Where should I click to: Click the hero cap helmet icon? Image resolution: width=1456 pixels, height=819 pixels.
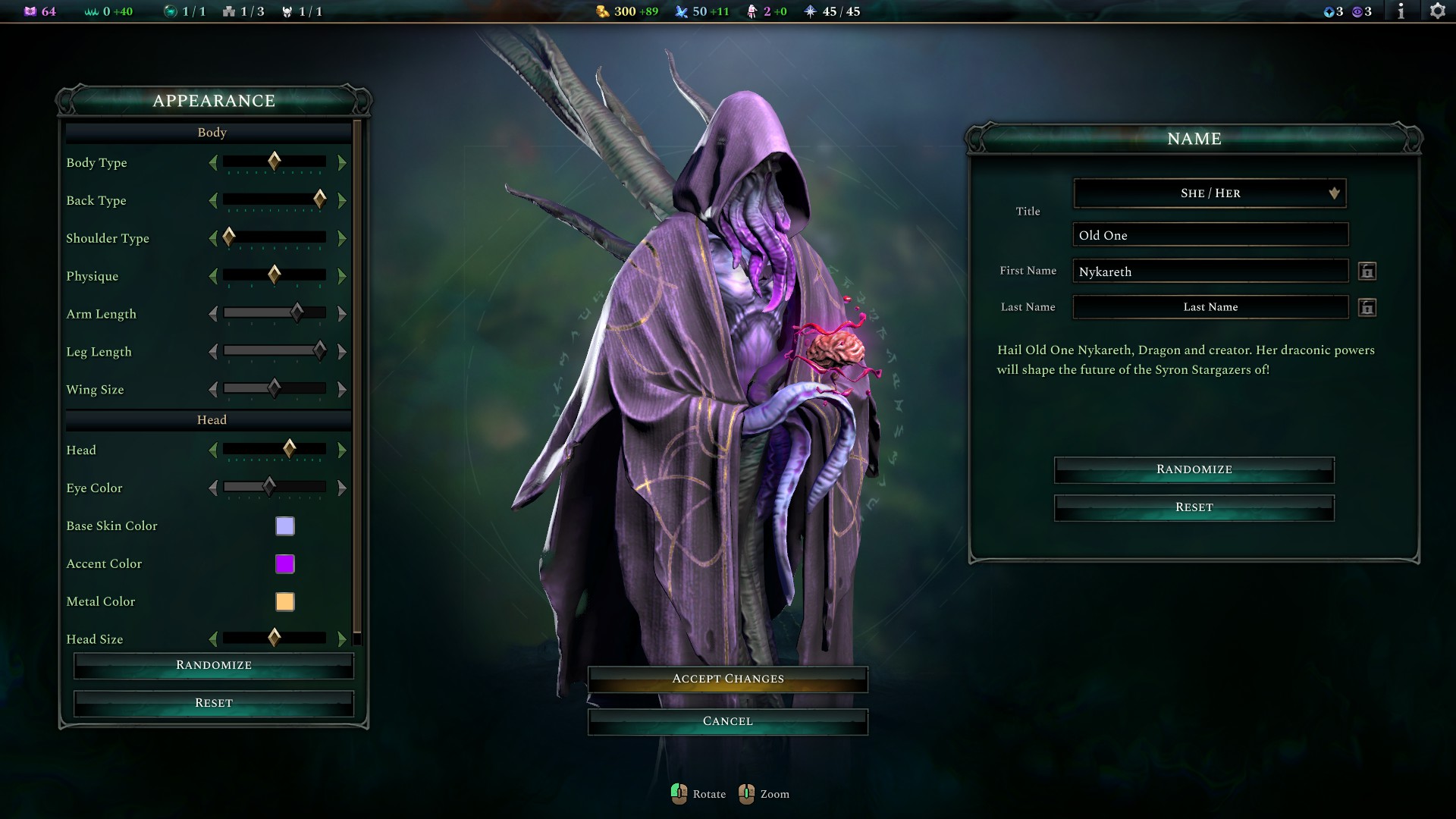coord(287,11)
